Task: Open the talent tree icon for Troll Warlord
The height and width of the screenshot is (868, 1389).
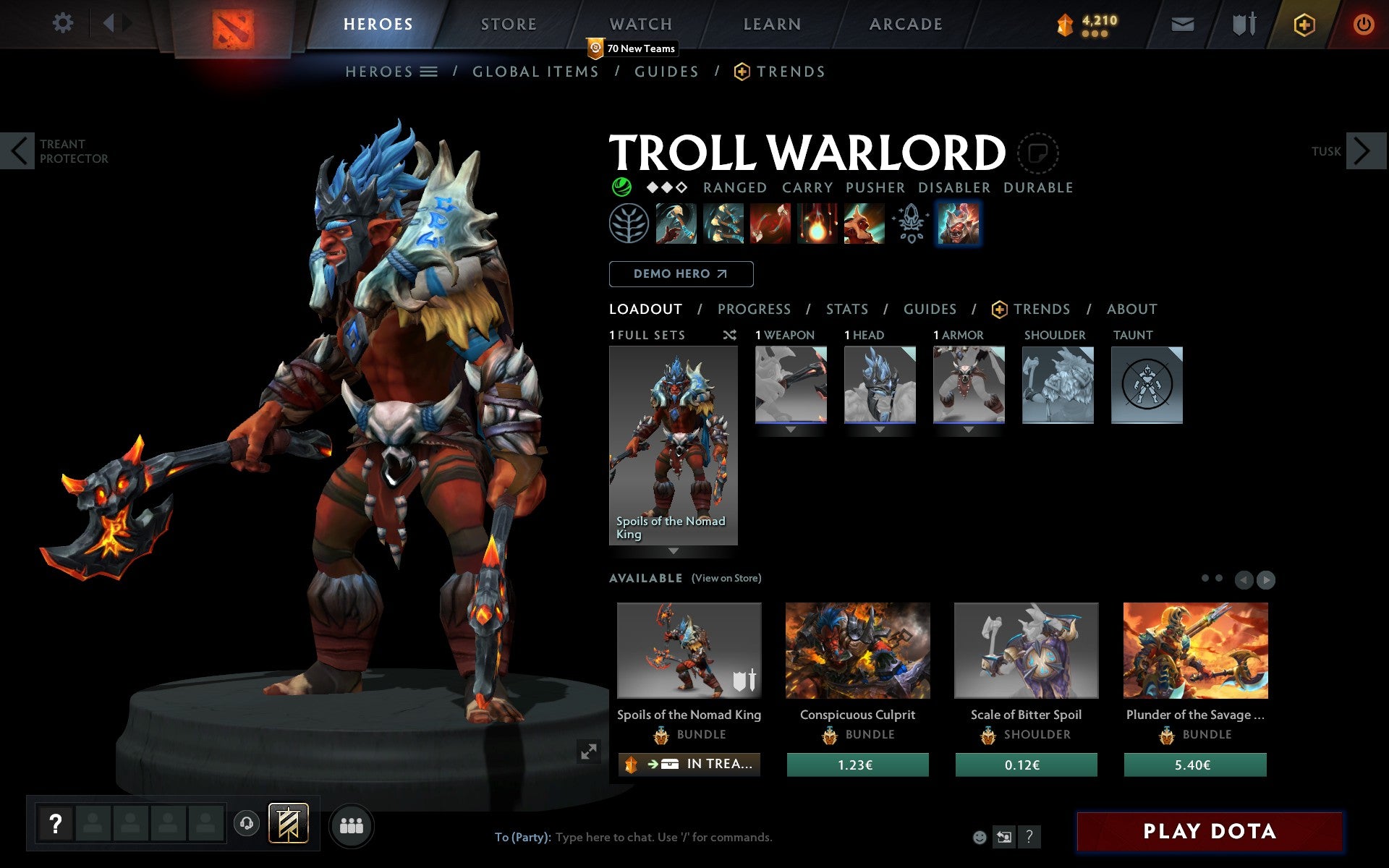Action: (629, 224)
